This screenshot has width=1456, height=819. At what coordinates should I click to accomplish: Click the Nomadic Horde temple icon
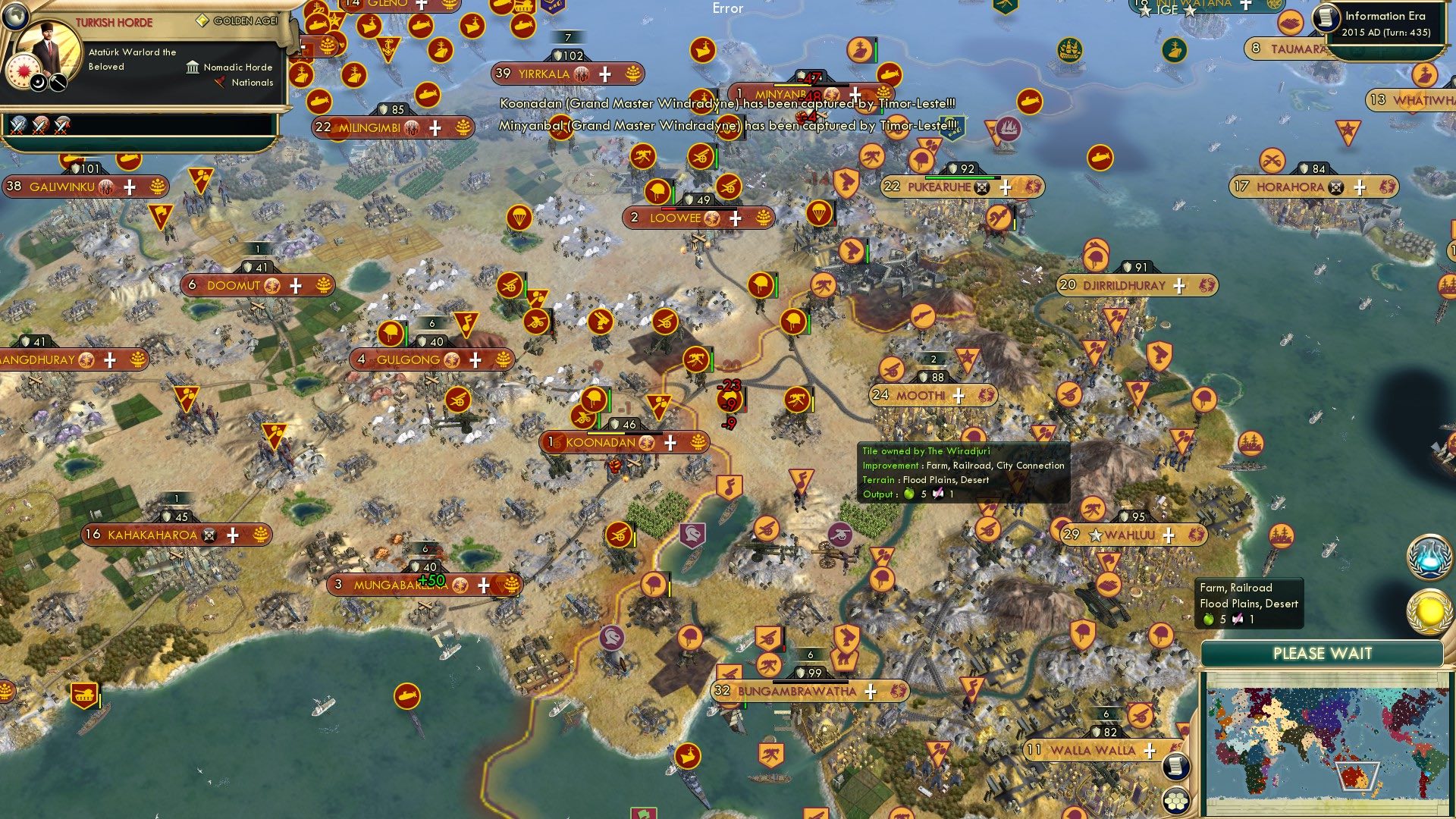(x=193, y=68)
